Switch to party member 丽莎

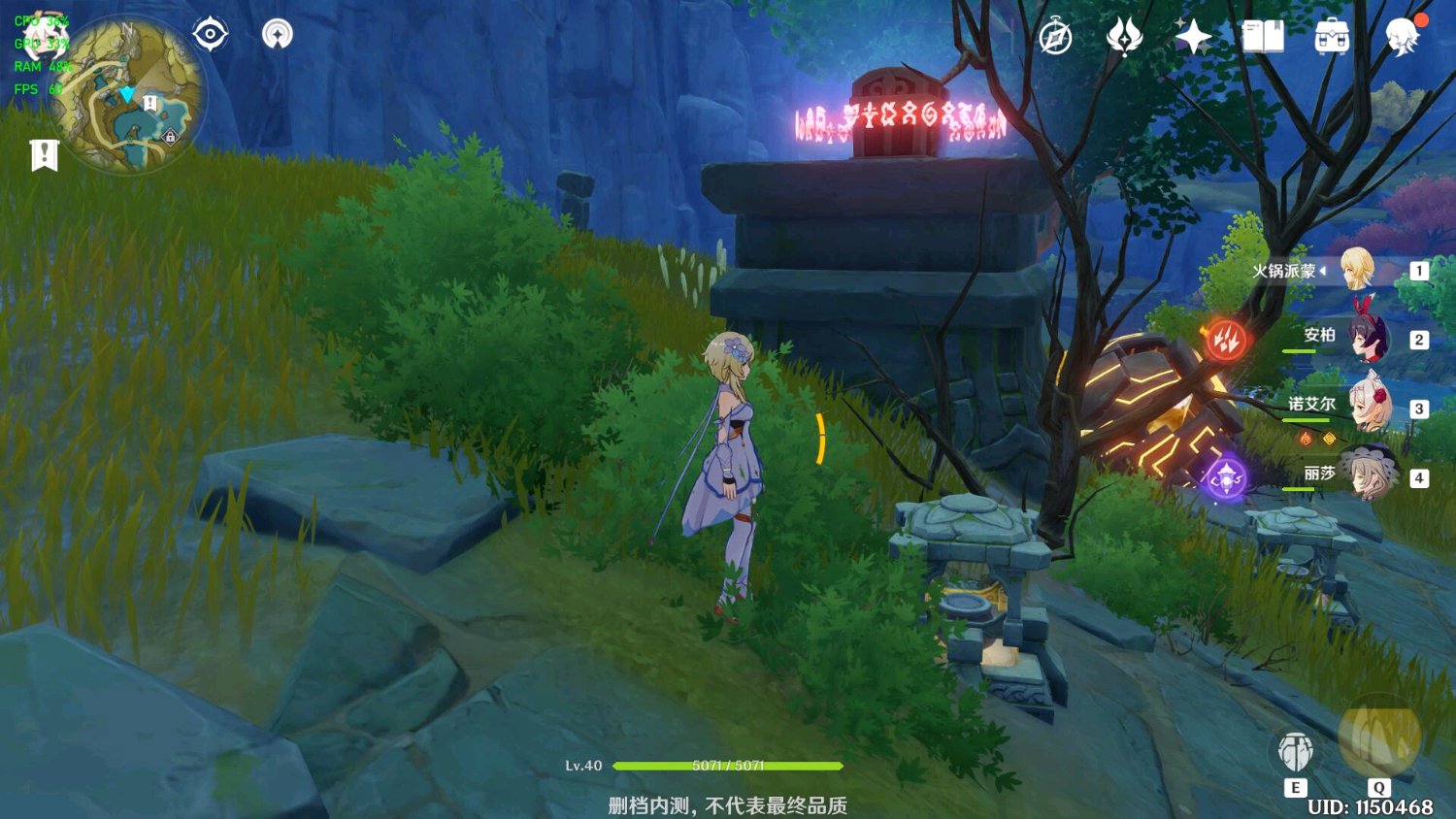[x=1369, y=475]
